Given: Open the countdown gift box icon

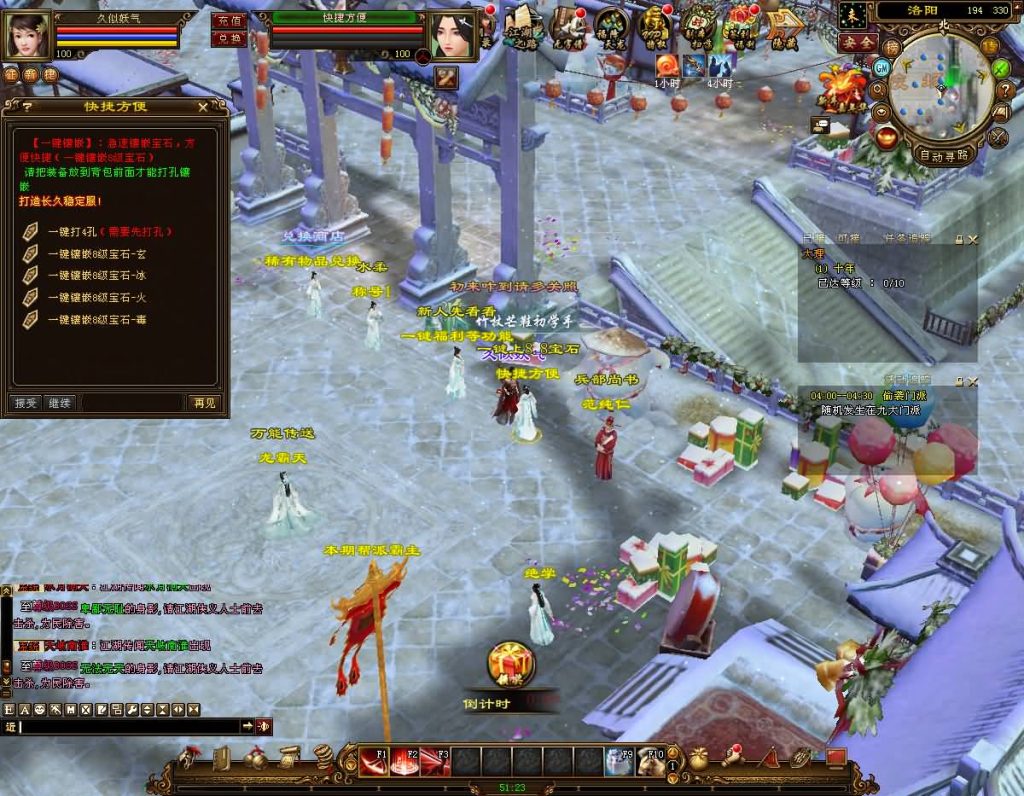Looking at the screenshot, I should (511, 664).
